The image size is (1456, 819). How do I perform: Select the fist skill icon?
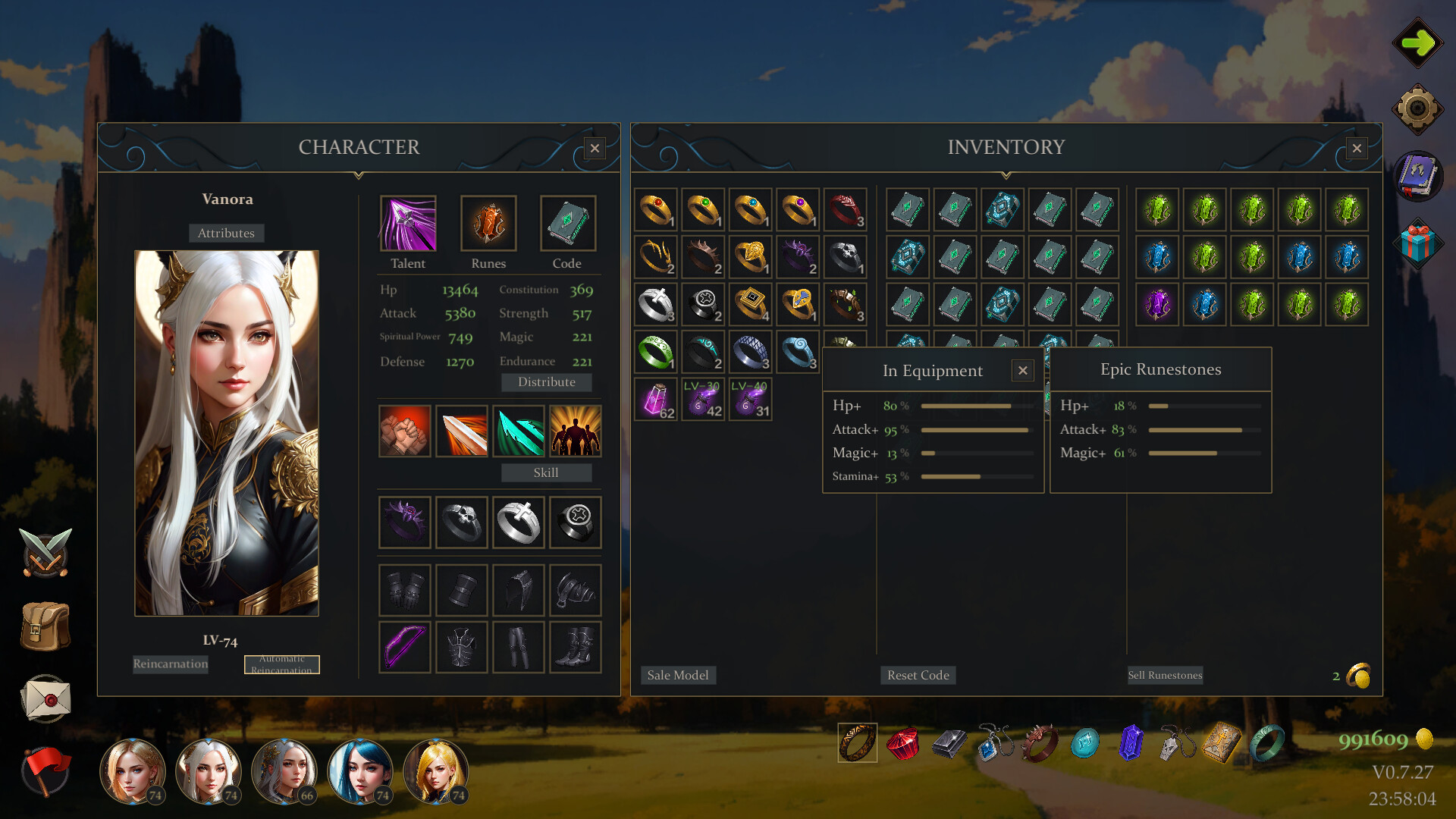404,431
